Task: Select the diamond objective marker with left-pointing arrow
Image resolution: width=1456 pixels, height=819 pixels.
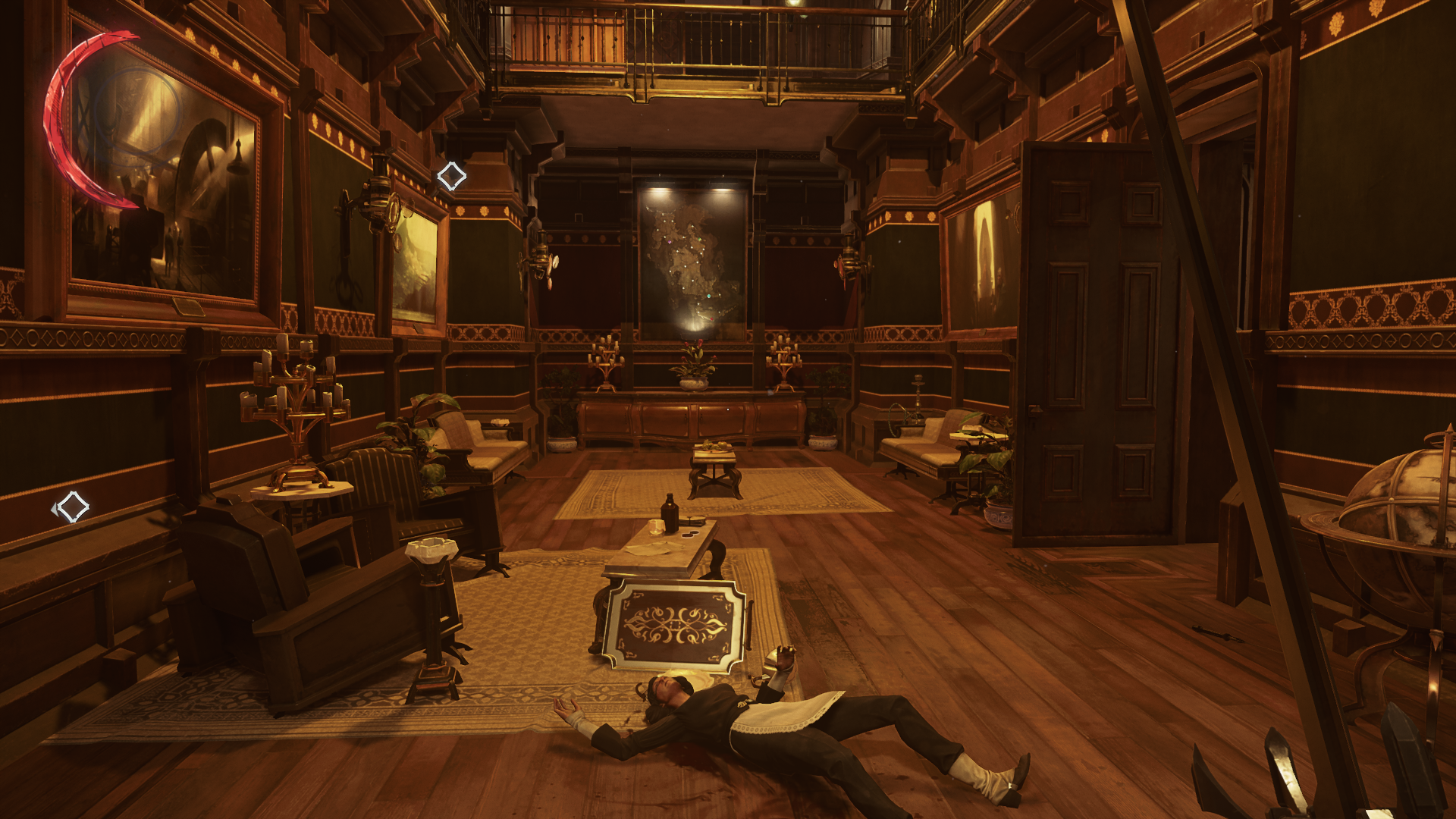Action: coord(71,507)
